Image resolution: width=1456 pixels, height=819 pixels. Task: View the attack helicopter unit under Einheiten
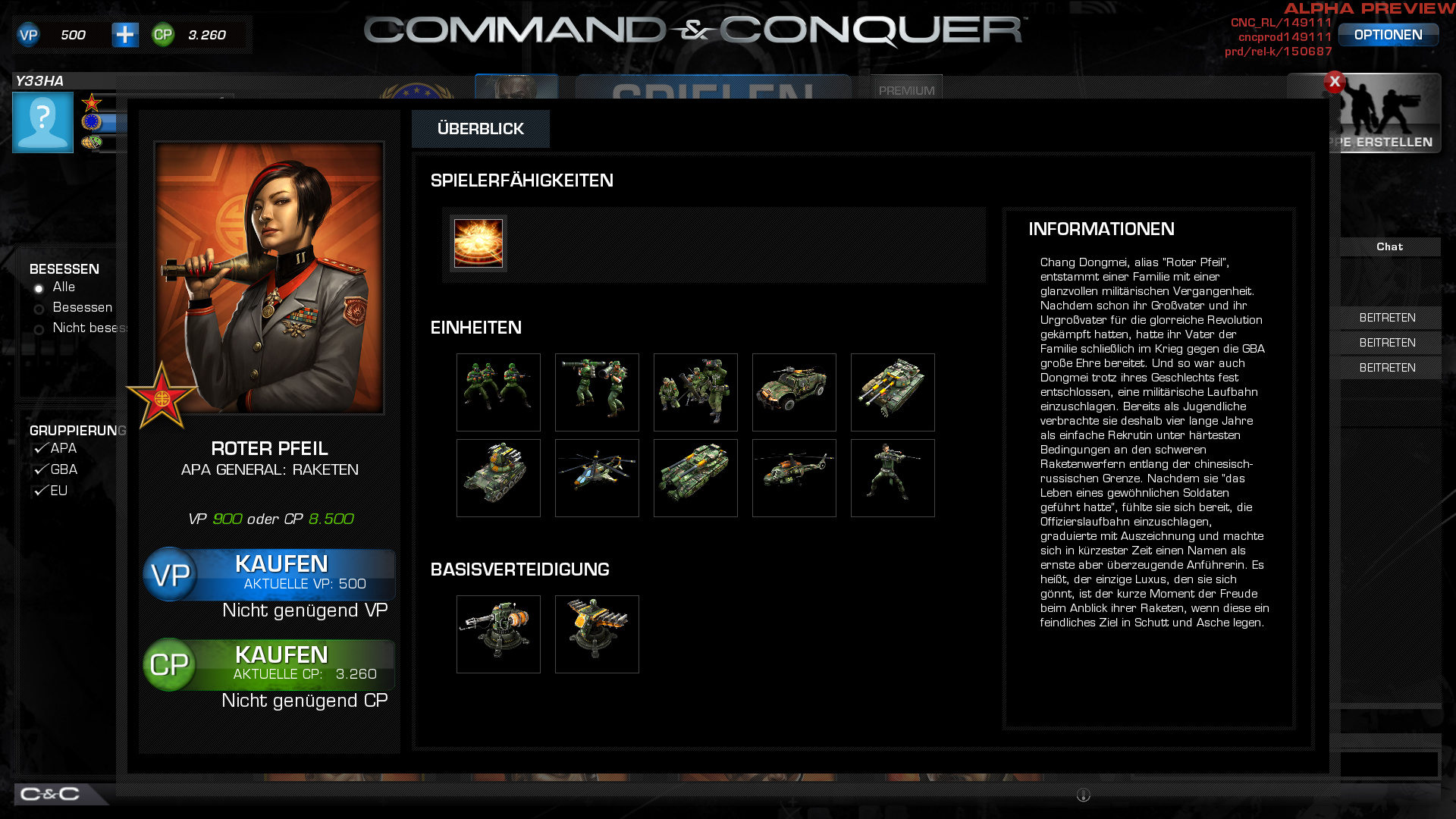(597, 478)
